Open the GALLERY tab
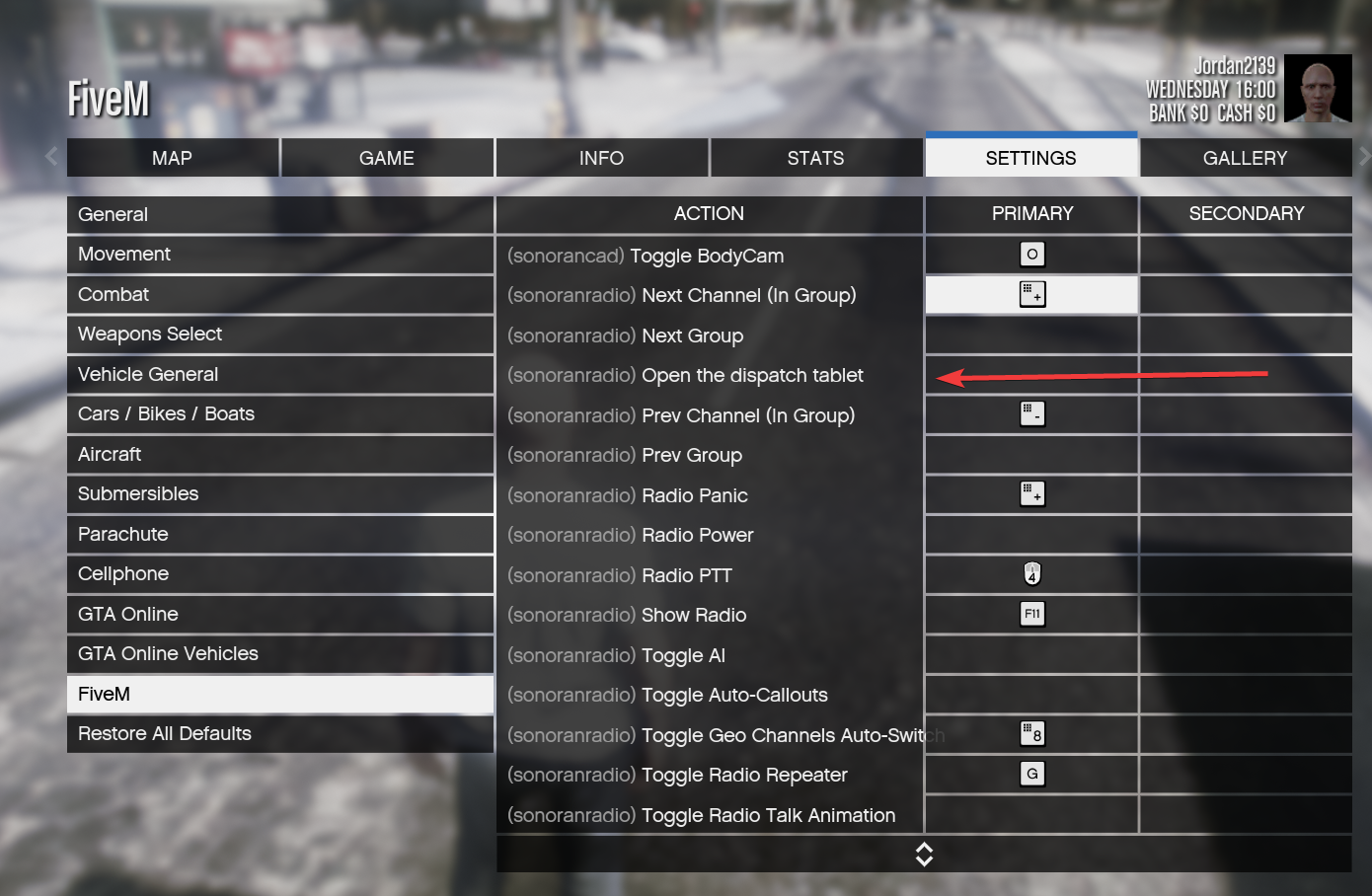The height and width of the screenshot is (896, 1372). [x=1245, y=158]
